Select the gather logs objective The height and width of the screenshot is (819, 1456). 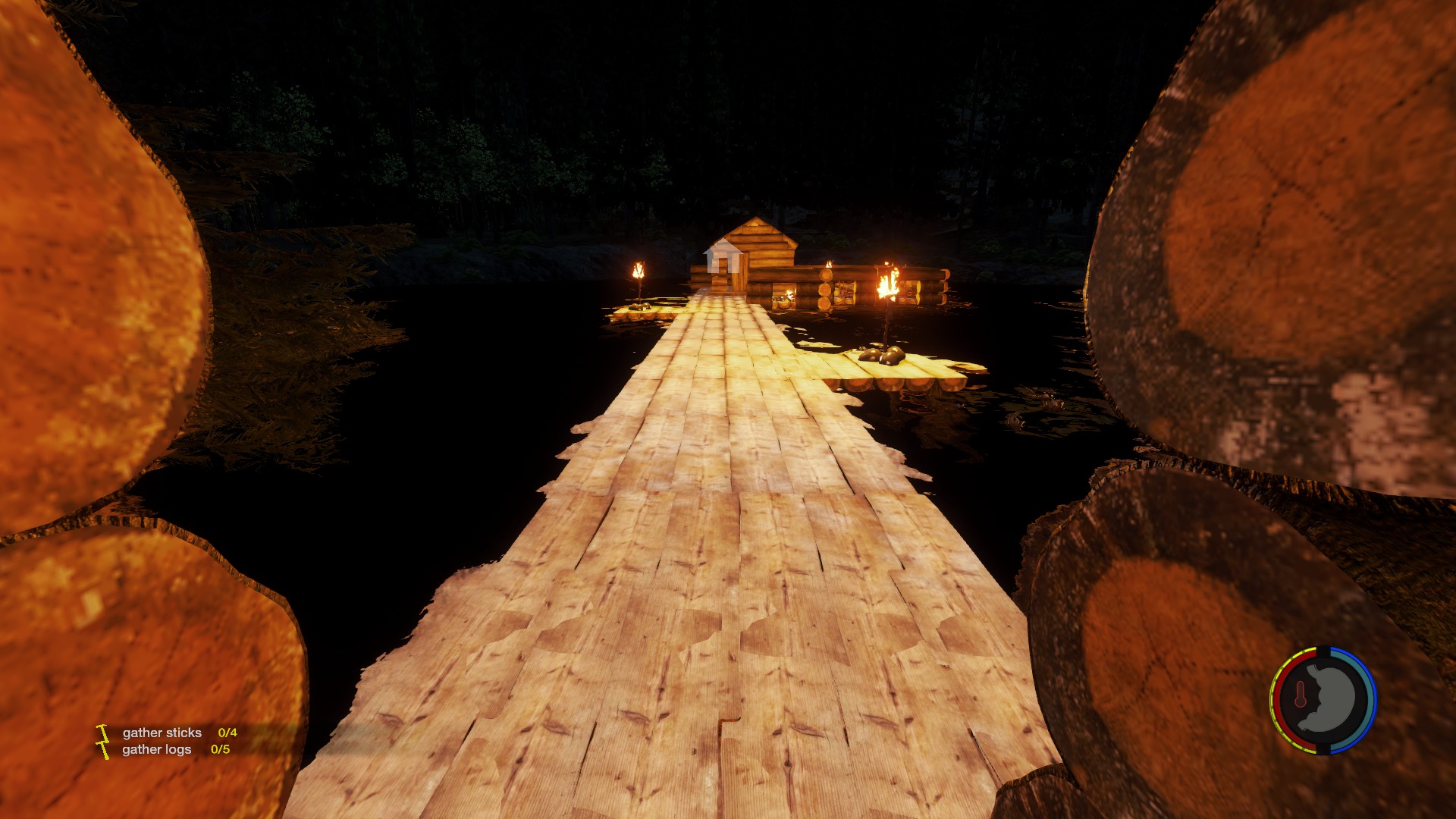(157, 749)
